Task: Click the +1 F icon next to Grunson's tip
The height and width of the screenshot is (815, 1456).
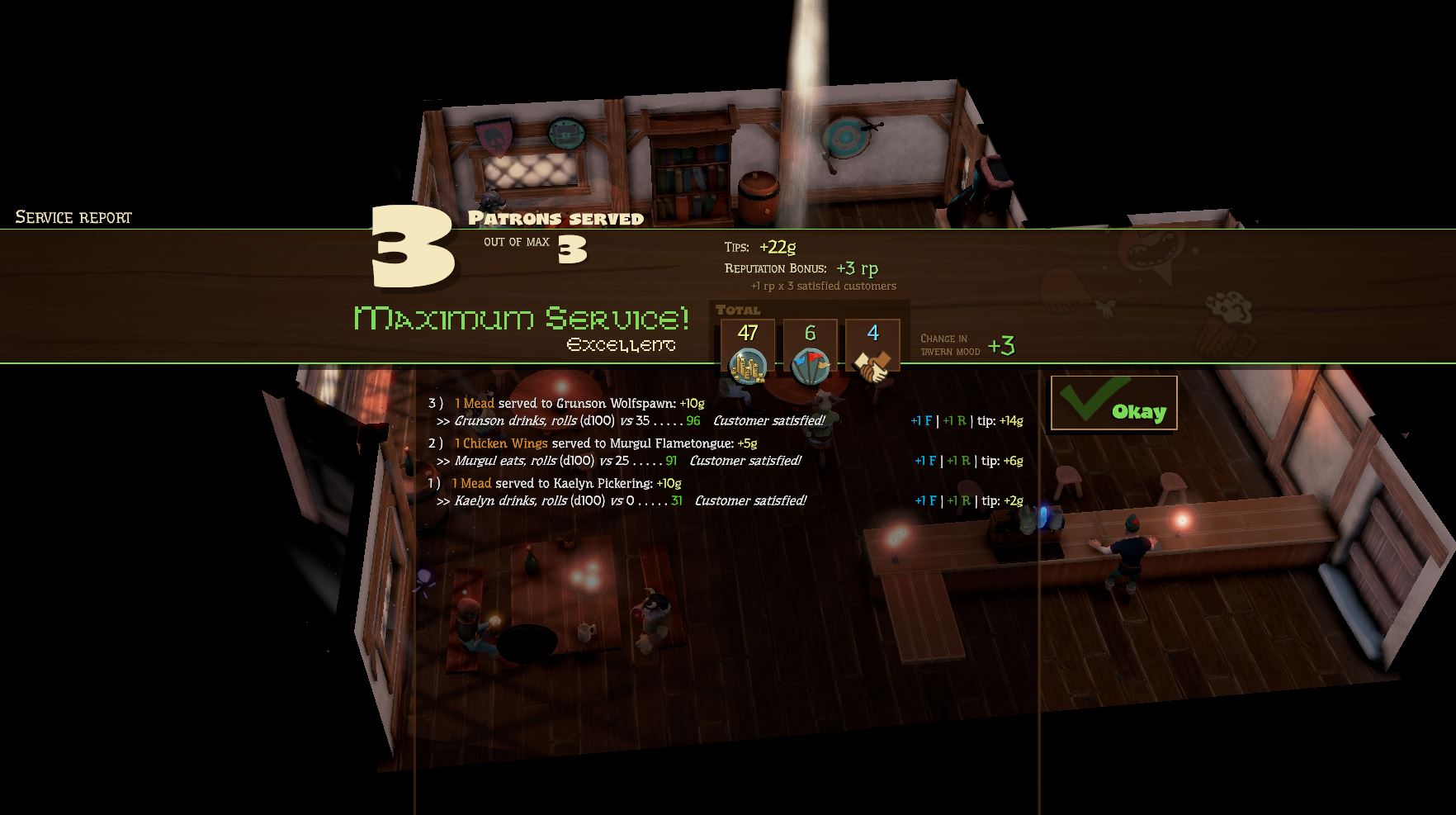Action: pos(922,419)
